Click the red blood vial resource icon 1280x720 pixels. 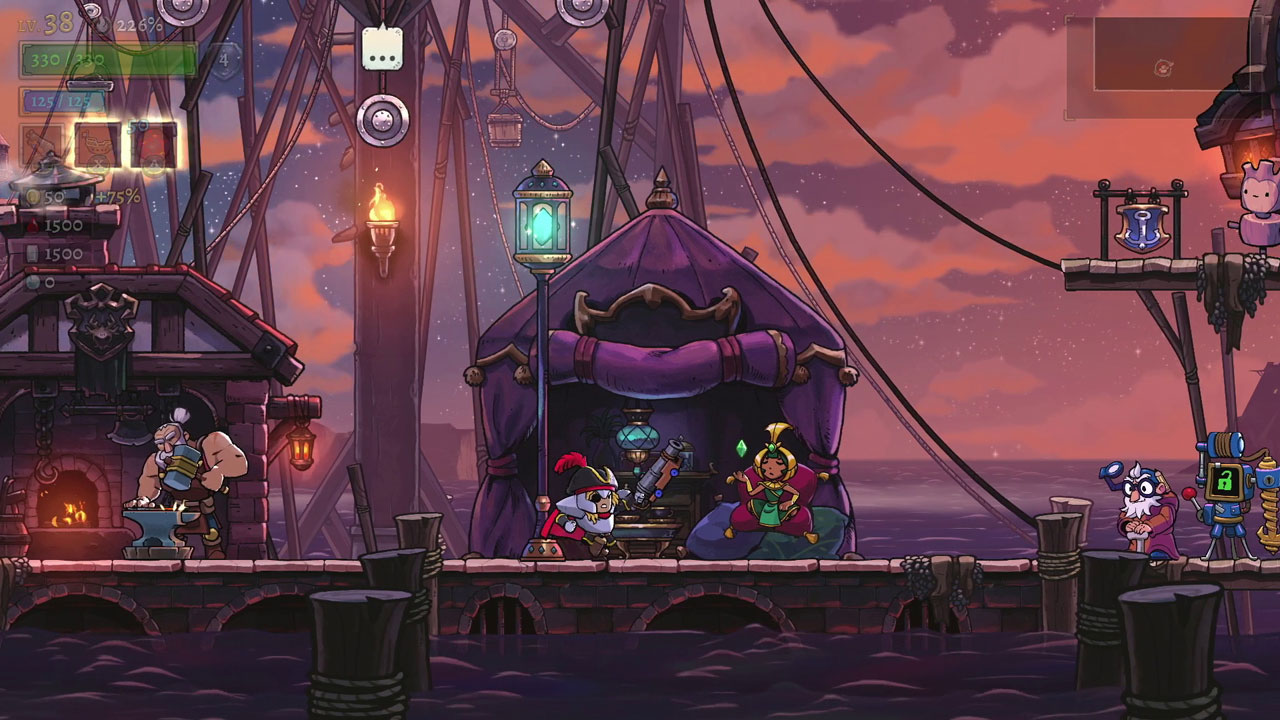[33, 224]
